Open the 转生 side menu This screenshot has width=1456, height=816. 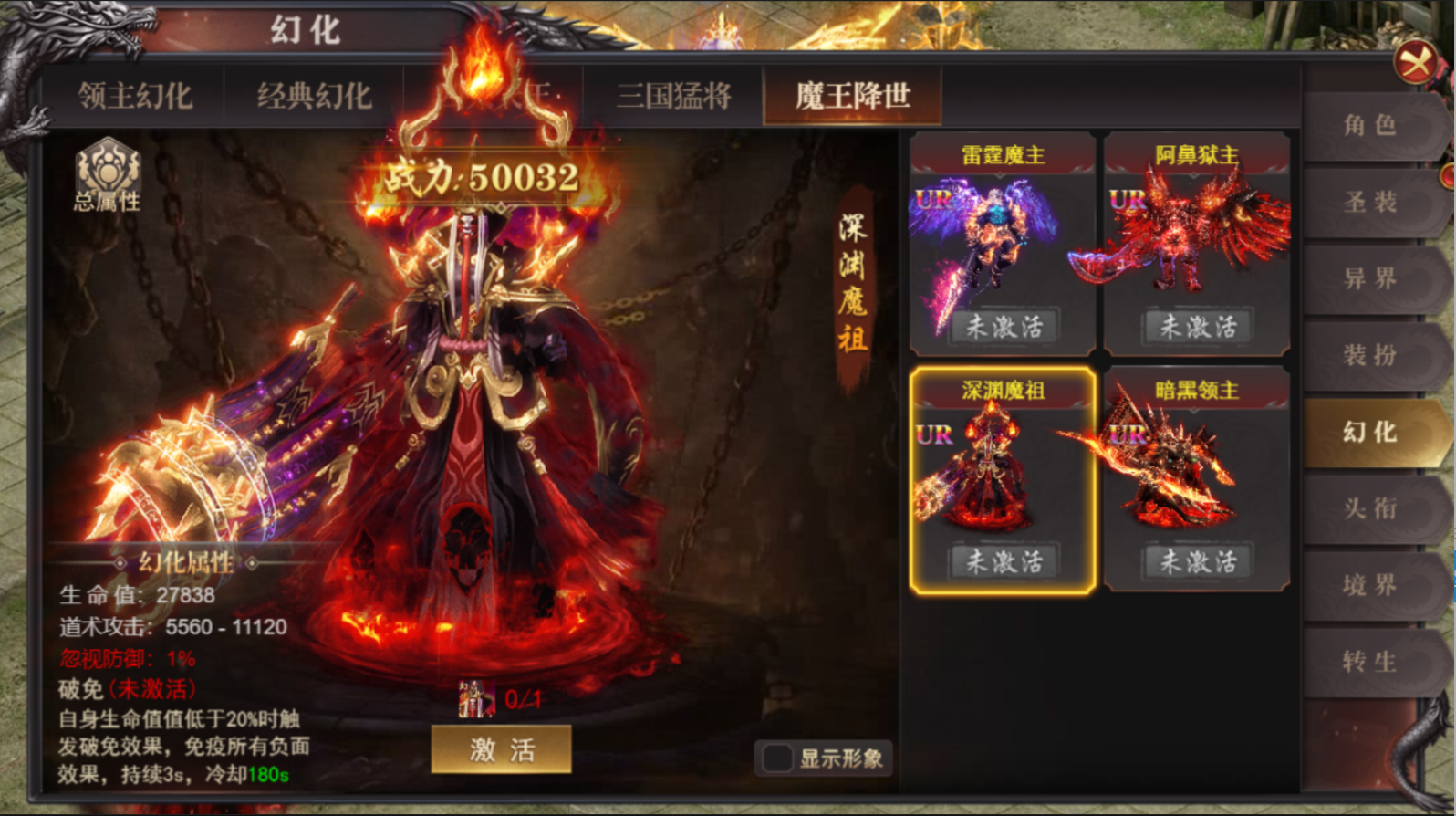pos(1368,662)
